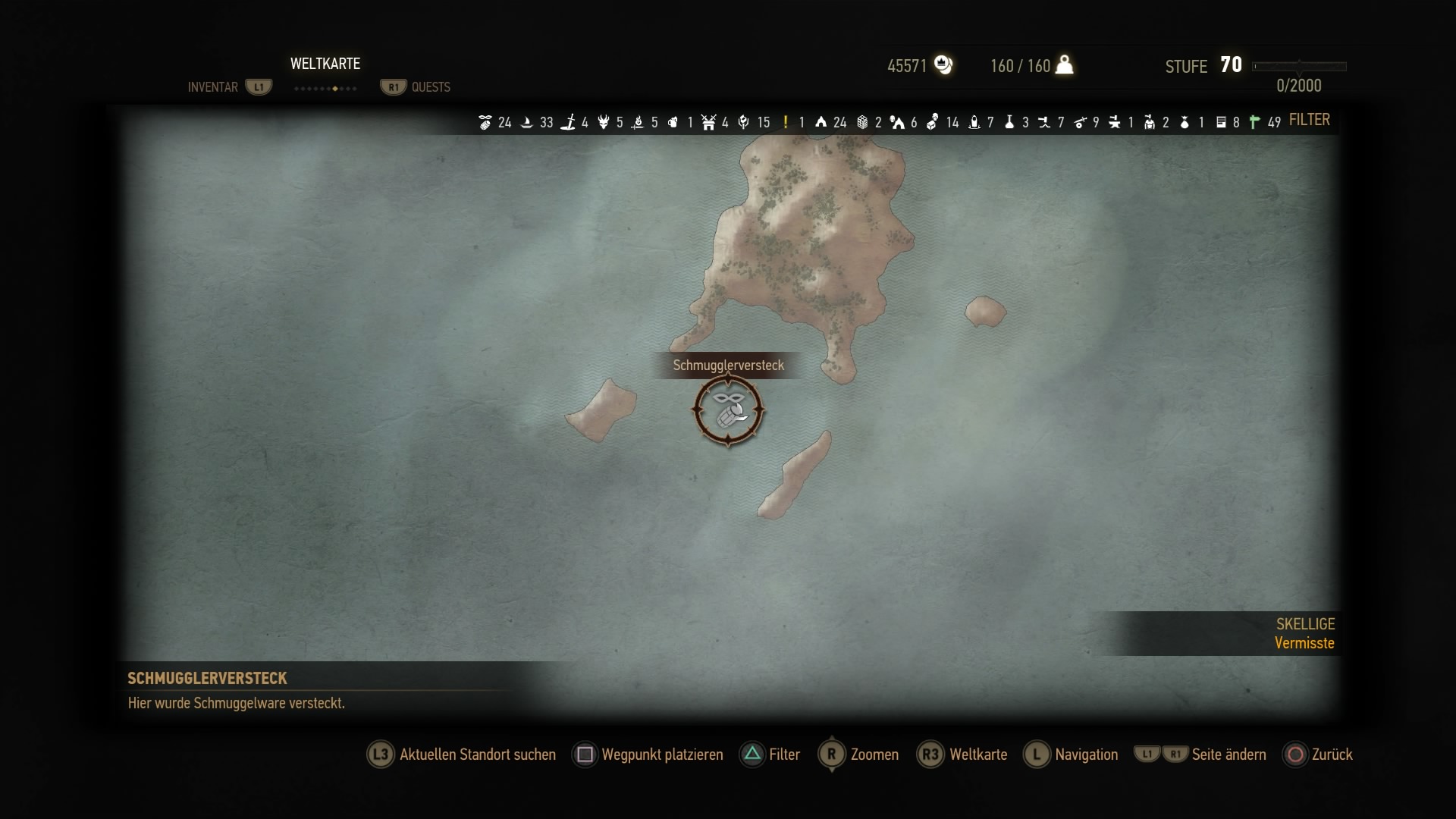Toggle the smuggler cache filter icon
This screenshot has height=819, width=1456.
(485, 122)
